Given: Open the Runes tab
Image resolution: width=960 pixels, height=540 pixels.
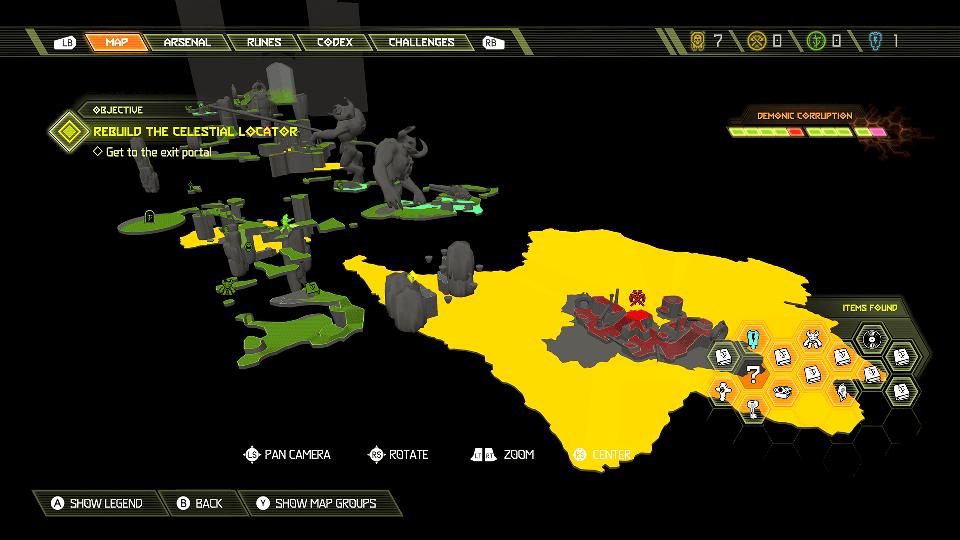Looking at the screenshot, I should click(264, 42).
